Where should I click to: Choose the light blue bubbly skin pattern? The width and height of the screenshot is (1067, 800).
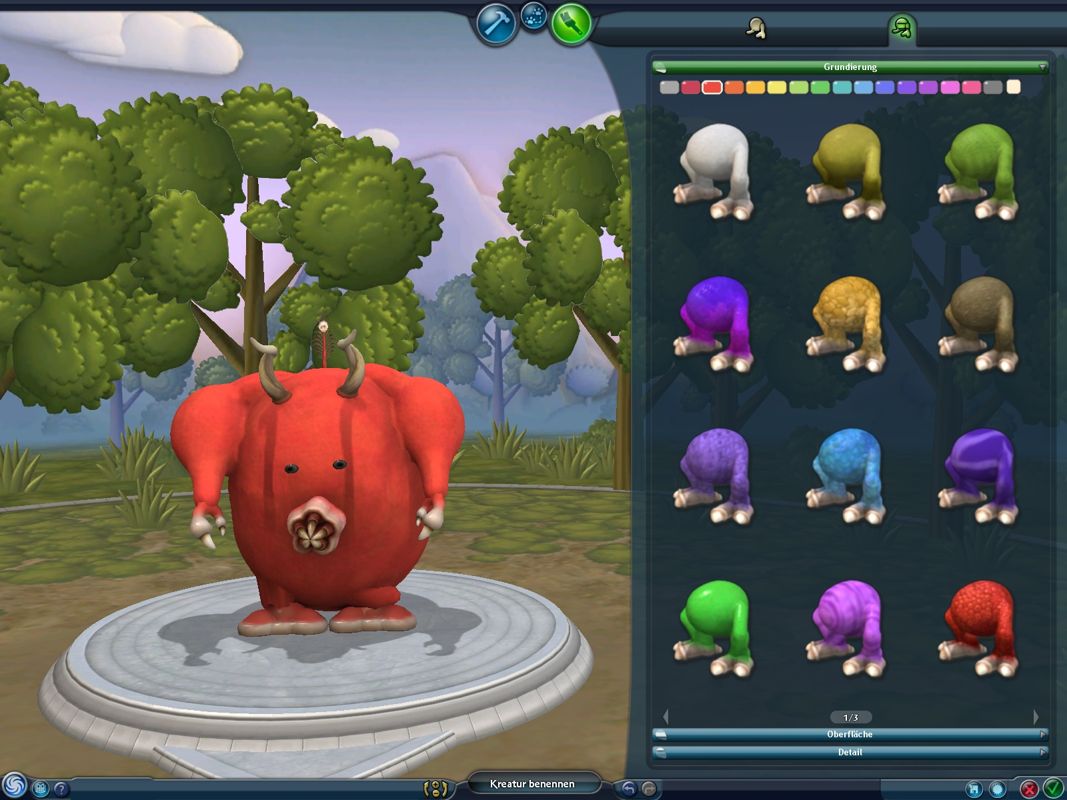(x=848, y=477)
